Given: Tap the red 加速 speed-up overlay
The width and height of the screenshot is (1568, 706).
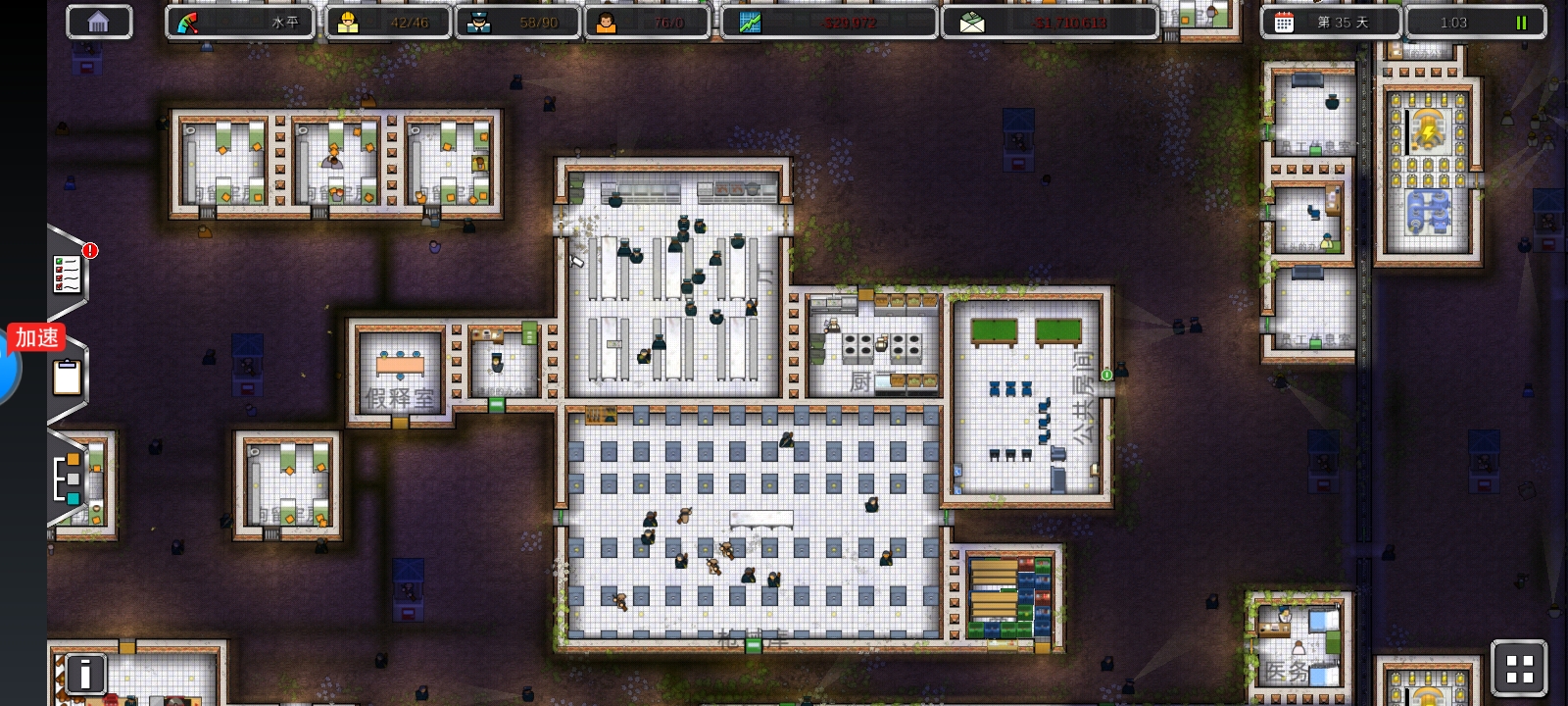Looking at the screenshot, I should point(37,338).
